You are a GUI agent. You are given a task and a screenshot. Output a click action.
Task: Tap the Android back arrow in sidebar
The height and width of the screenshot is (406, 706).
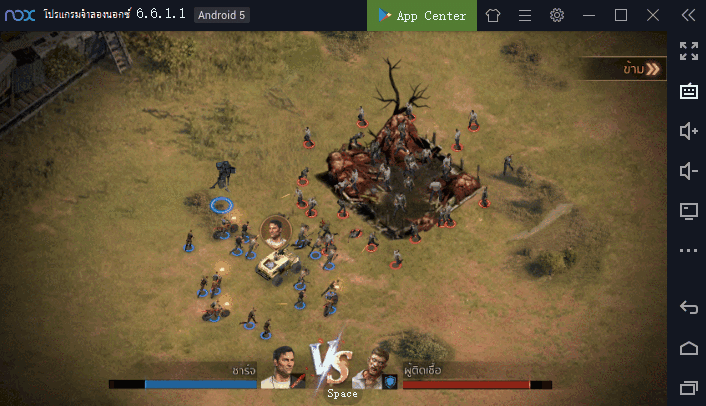click(x=688, y=307)
